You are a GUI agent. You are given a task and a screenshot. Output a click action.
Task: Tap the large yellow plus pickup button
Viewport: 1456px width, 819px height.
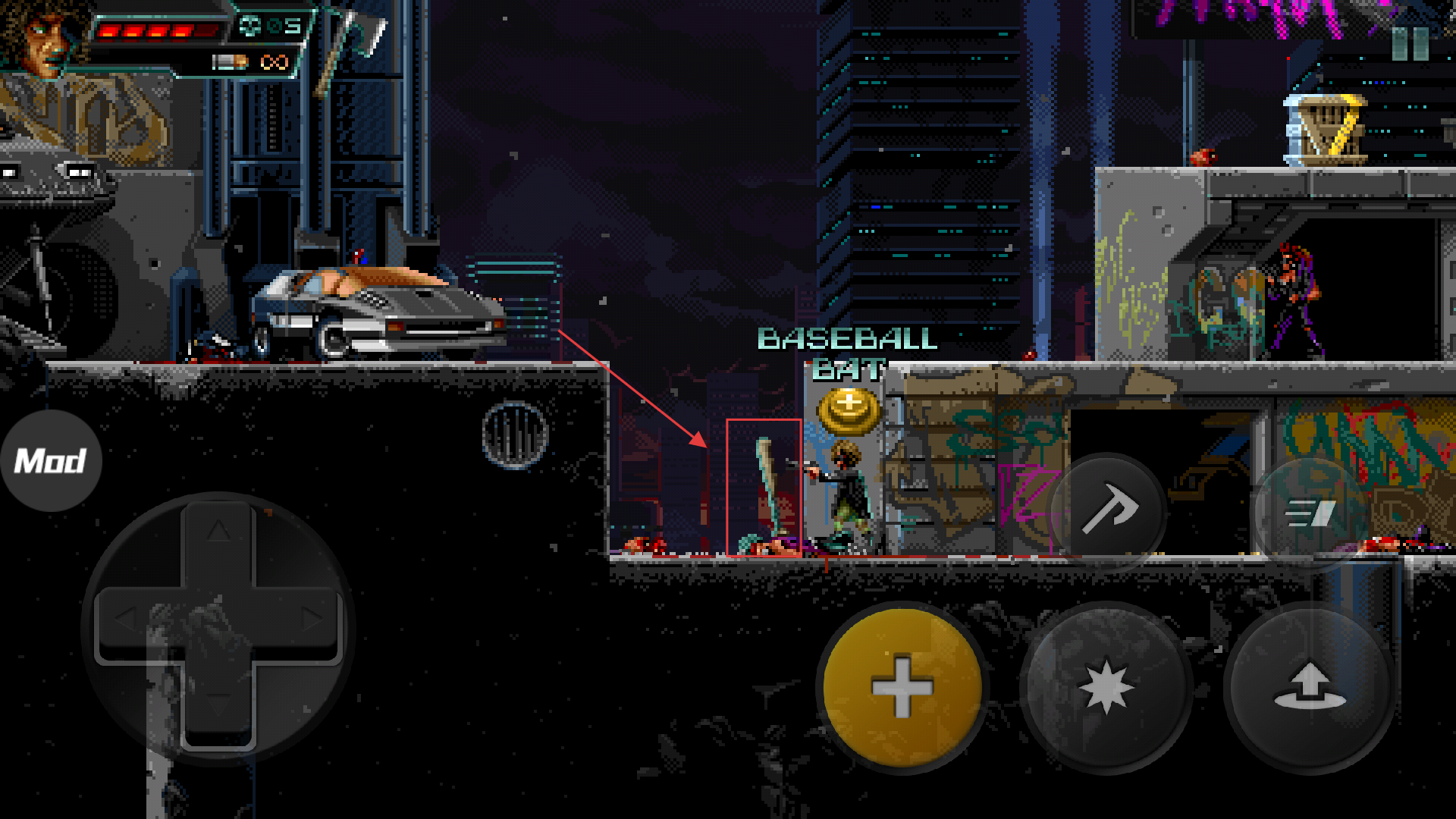tap(902, 688)
